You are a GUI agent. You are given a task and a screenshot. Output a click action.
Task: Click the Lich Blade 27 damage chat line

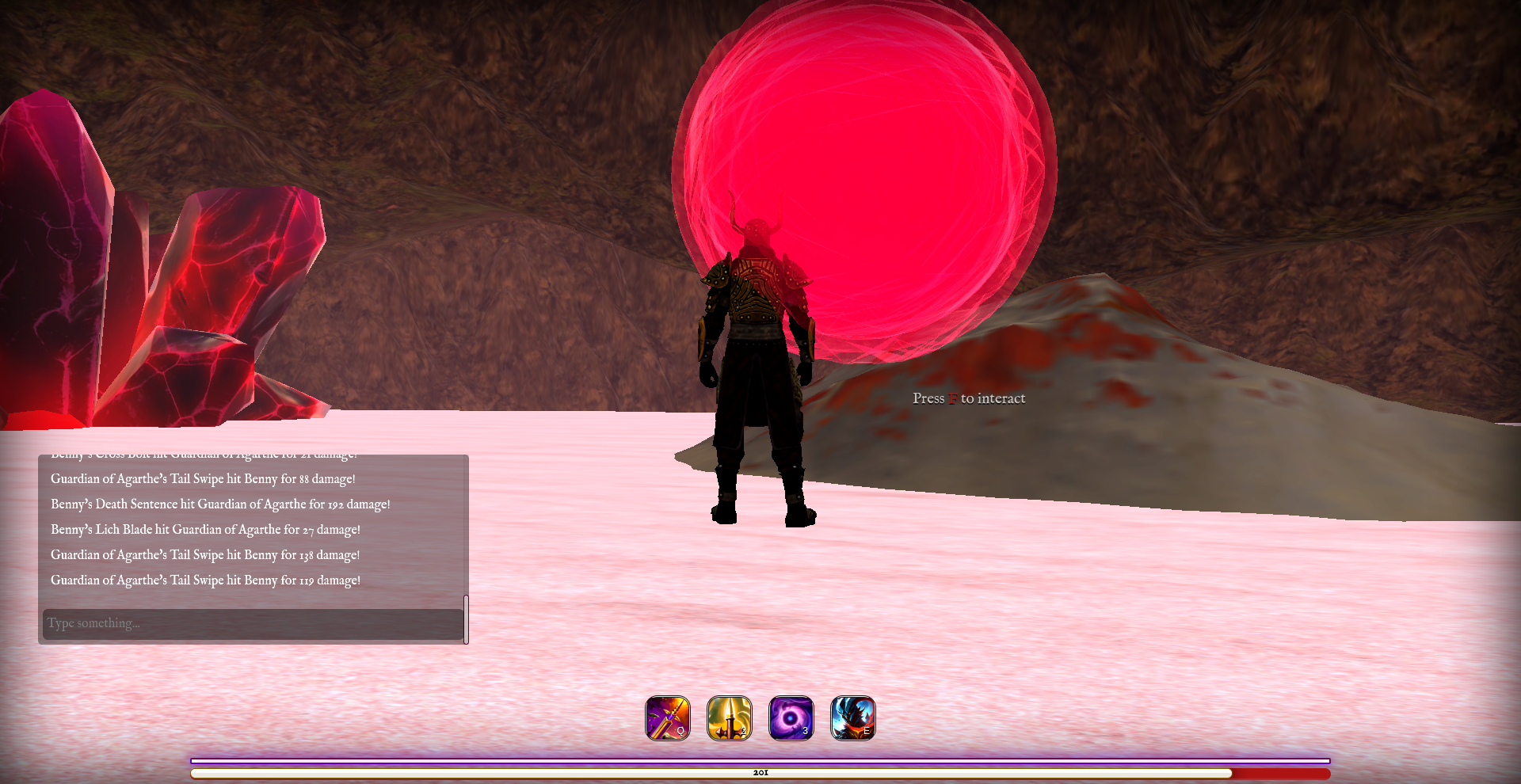click(205, 529)
